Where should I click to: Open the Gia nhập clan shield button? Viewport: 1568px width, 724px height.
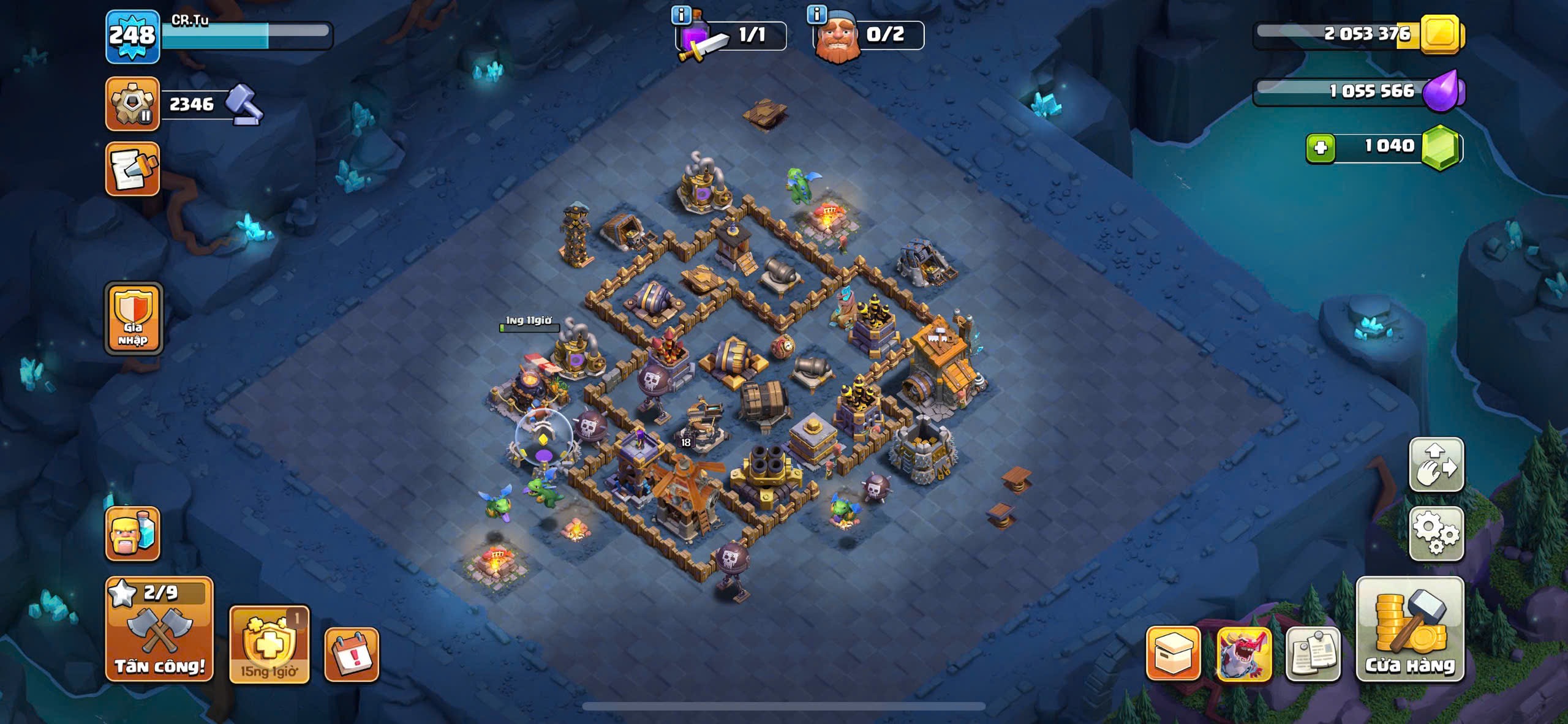point(134,319)
